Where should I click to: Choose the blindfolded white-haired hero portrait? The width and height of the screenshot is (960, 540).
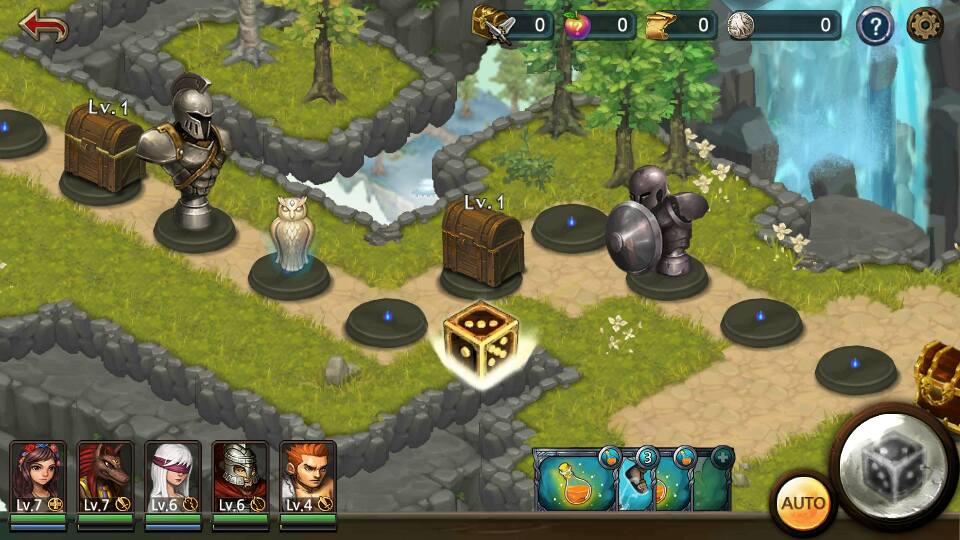tap(172, 477)
